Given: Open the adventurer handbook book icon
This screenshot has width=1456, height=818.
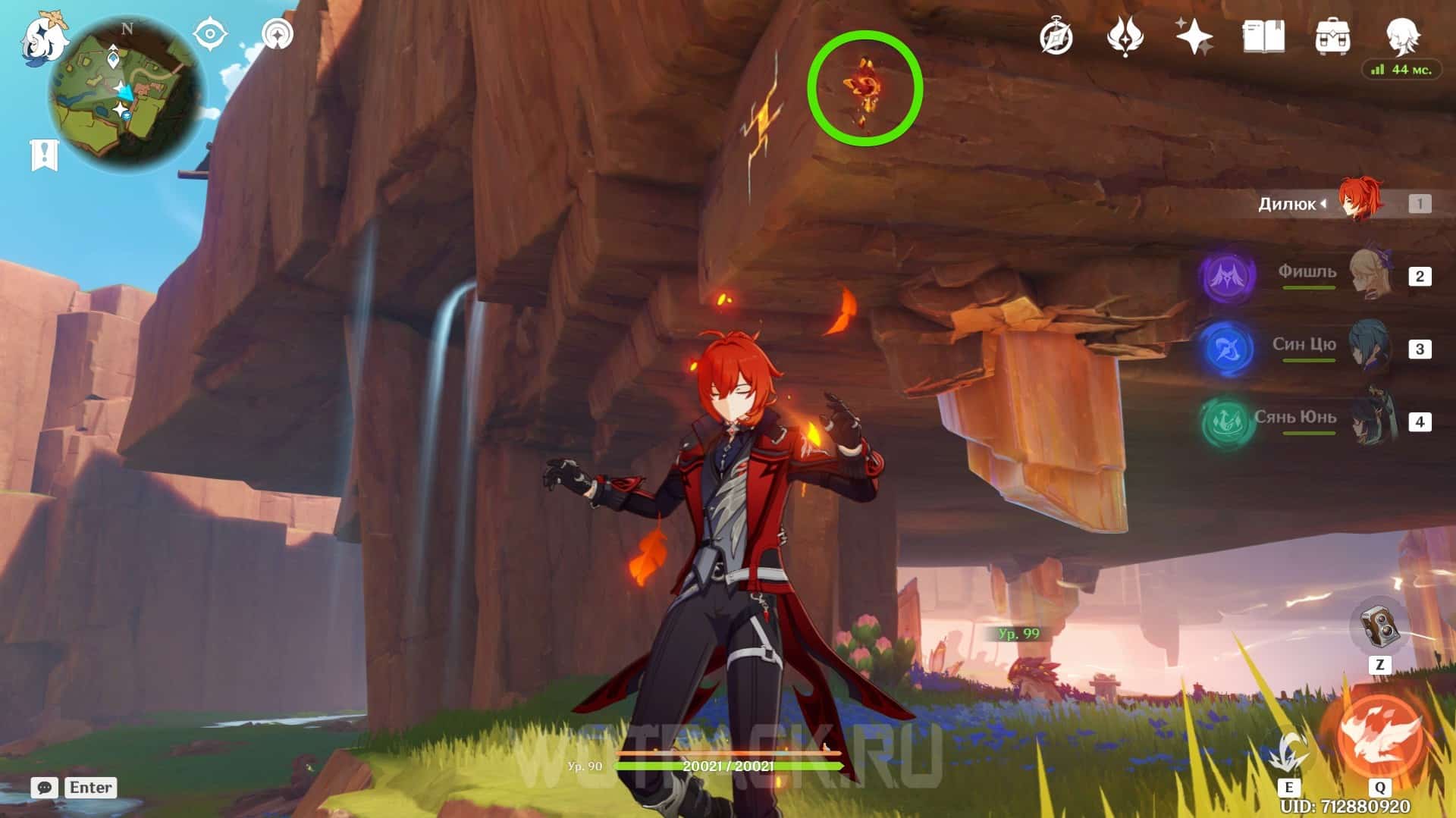Looking at the screenshot, I should pyautogui.click(x=1263, y=36).
